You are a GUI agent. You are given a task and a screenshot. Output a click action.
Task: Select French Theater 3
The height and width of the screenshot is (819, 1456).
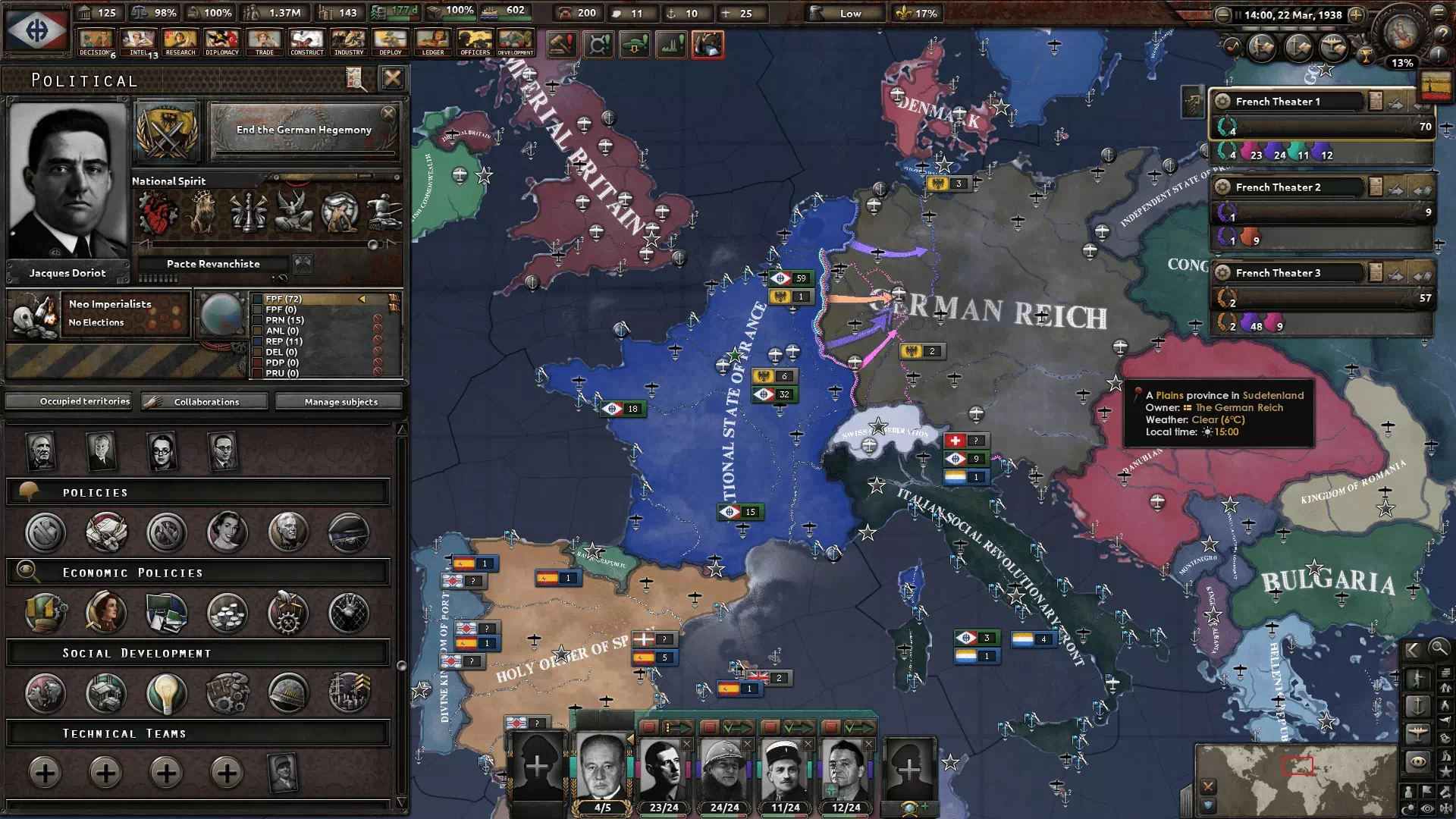click(1289, 273)
